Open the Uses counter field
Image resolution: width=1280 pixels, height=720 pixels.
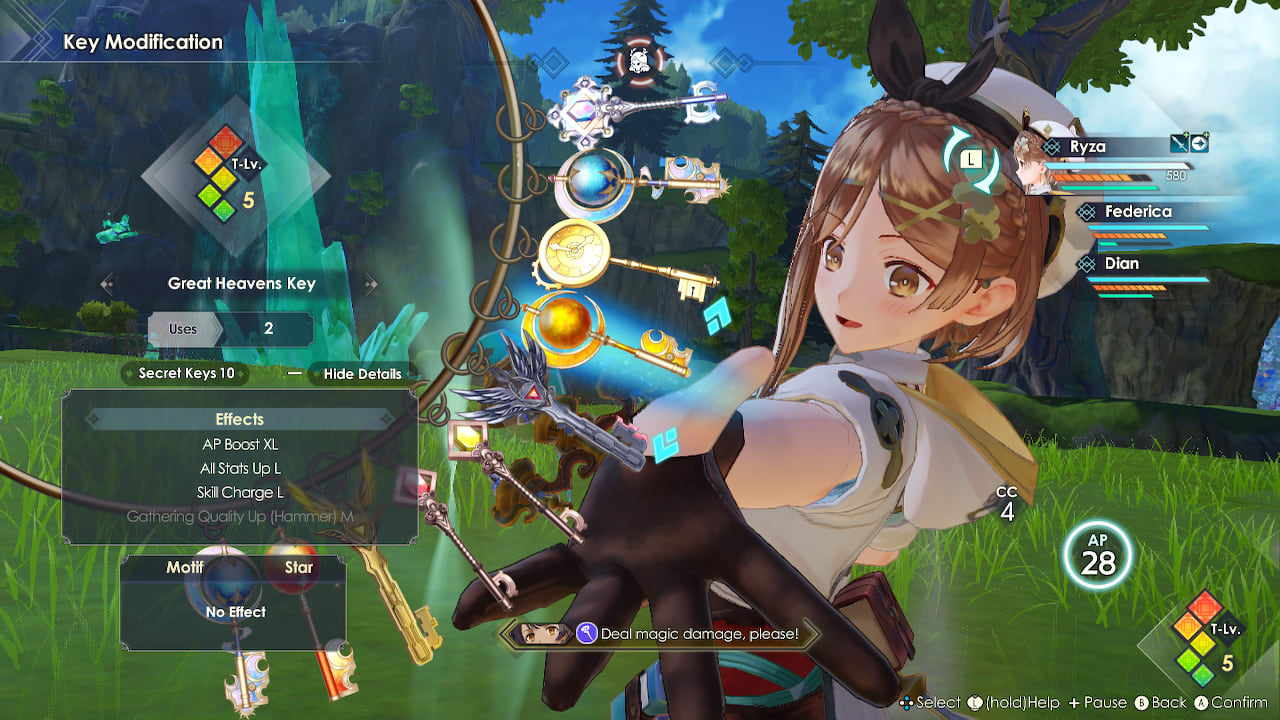click(231, 329)
